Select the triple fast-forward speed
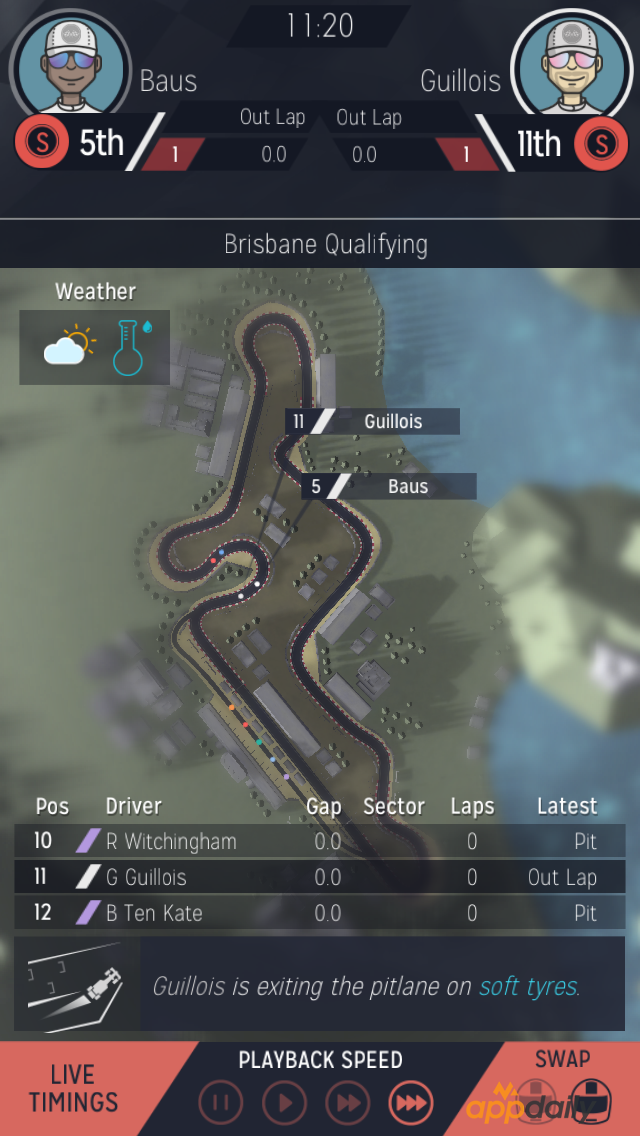Screen dimensions: 640x1136 (410, 1103)
